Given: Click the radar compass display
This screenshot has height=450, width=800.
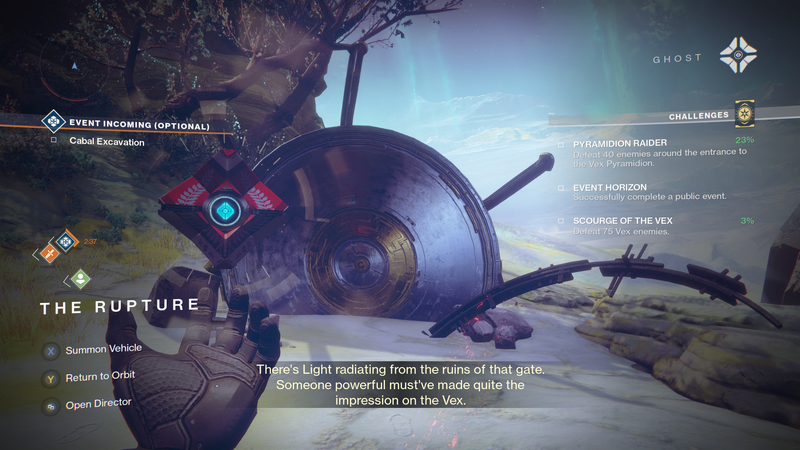Looking at the screenshot, I should click(x=73, y=67).
